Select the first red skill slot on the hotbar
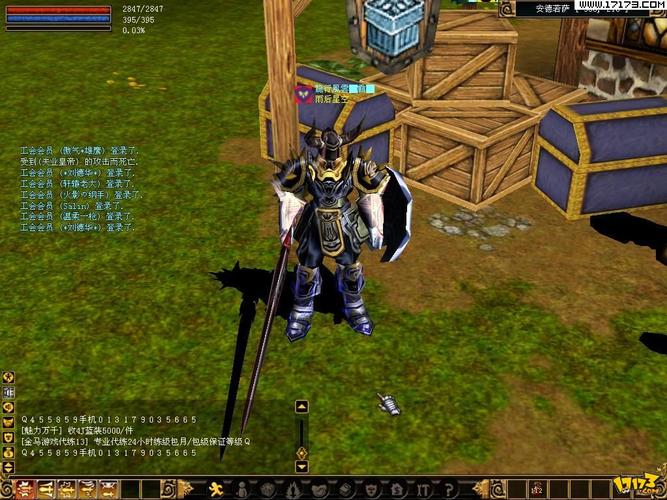 (22, 489)
